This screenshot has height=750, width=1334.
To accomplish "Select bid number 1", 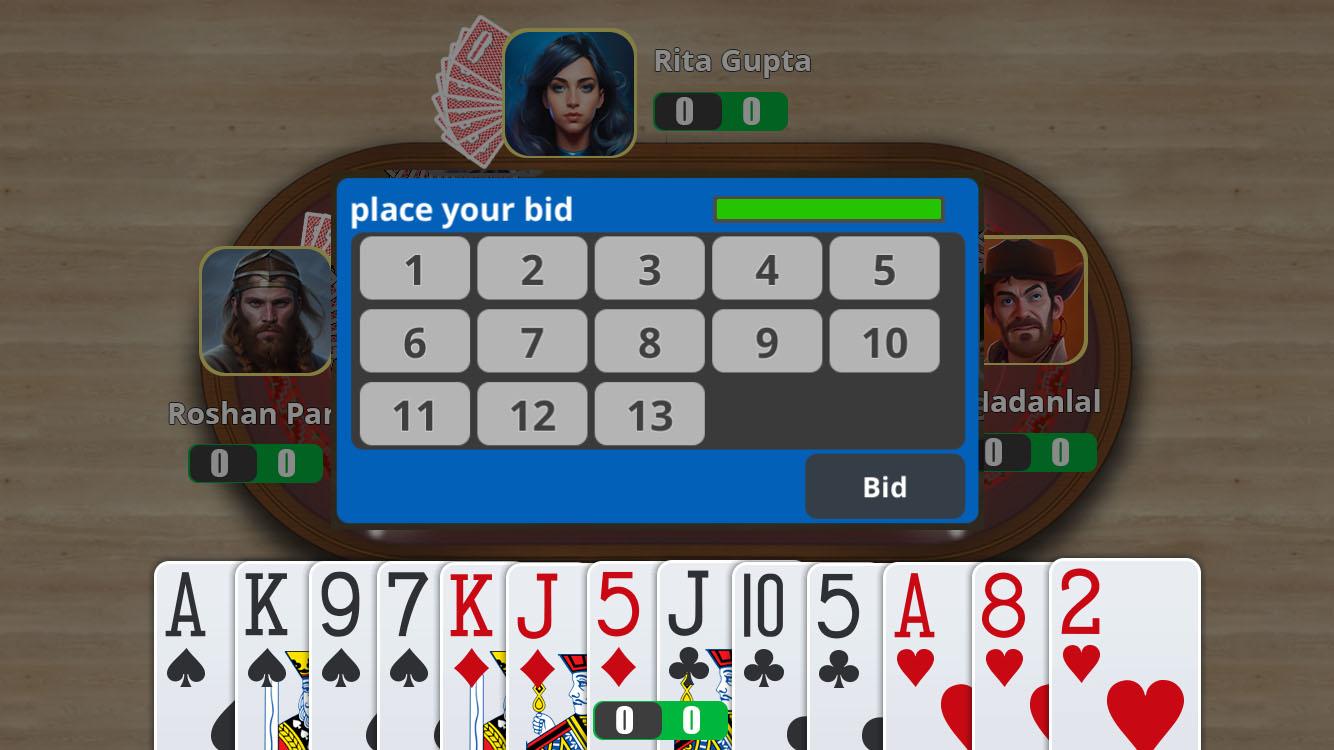I will [x=414, y=268].
